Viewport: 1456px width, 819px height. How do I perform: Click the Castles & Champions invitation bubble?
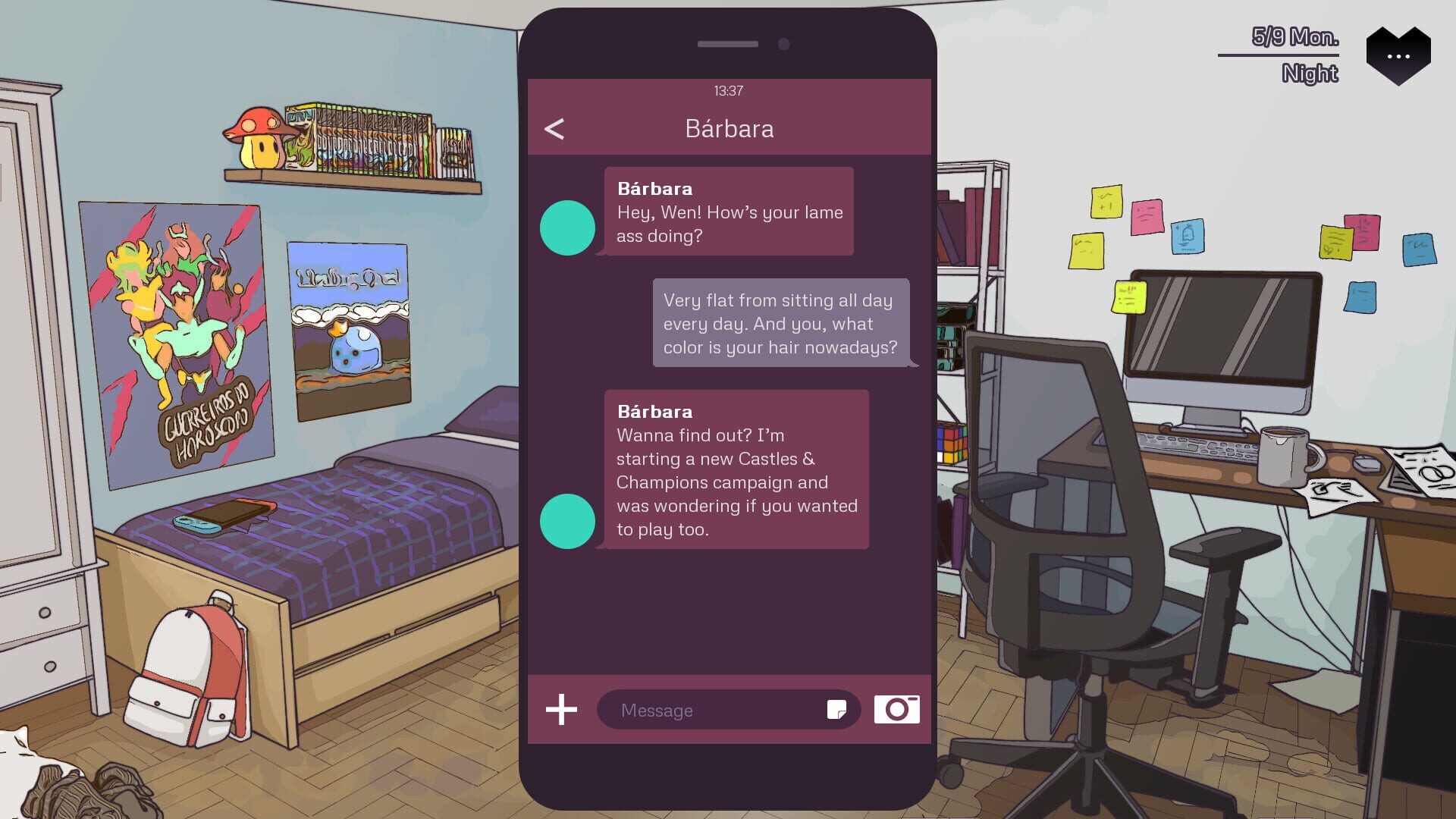[x=736, y=470]
